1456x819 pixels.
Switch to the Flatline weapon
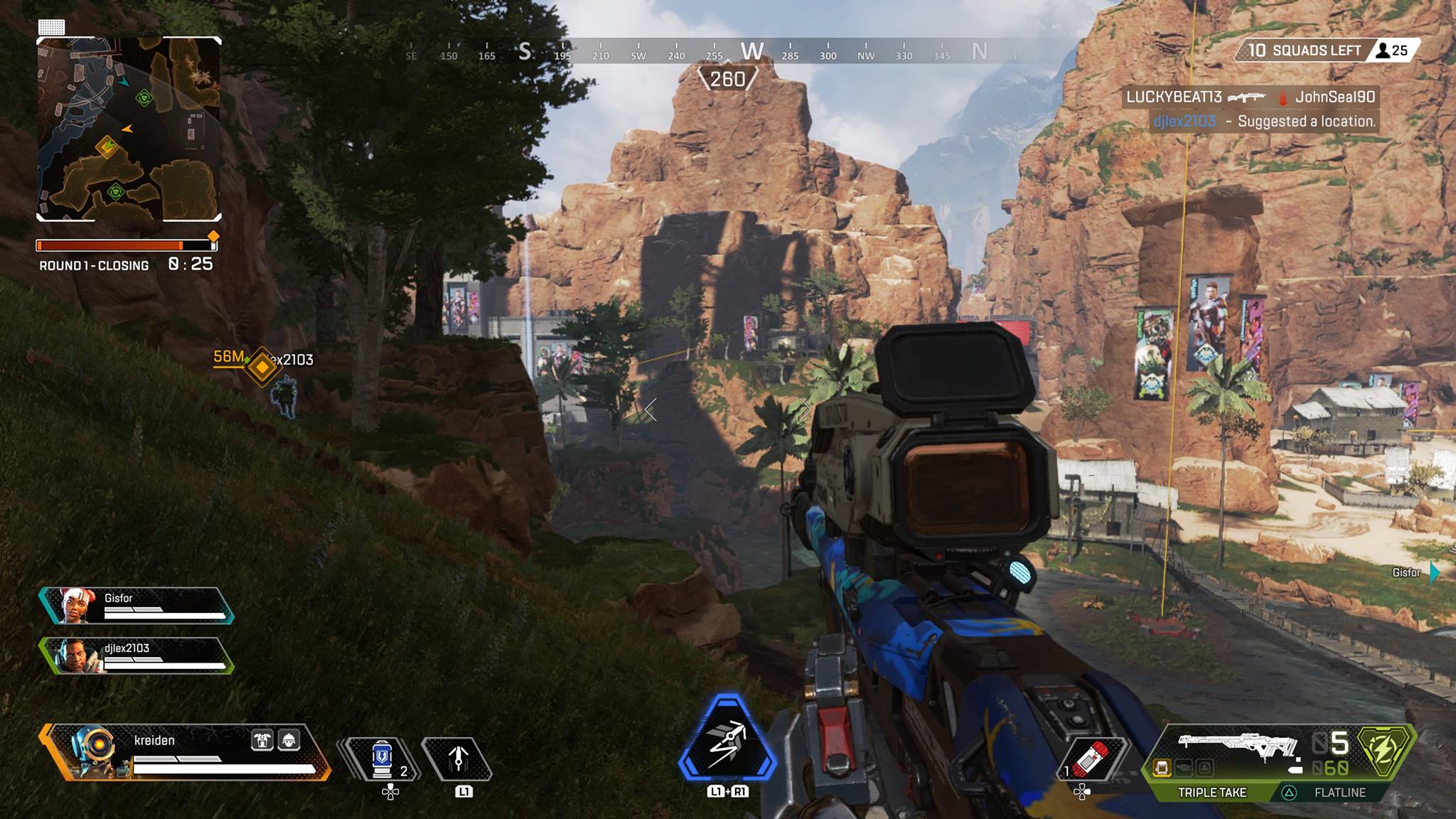(x=1339, y=792)
